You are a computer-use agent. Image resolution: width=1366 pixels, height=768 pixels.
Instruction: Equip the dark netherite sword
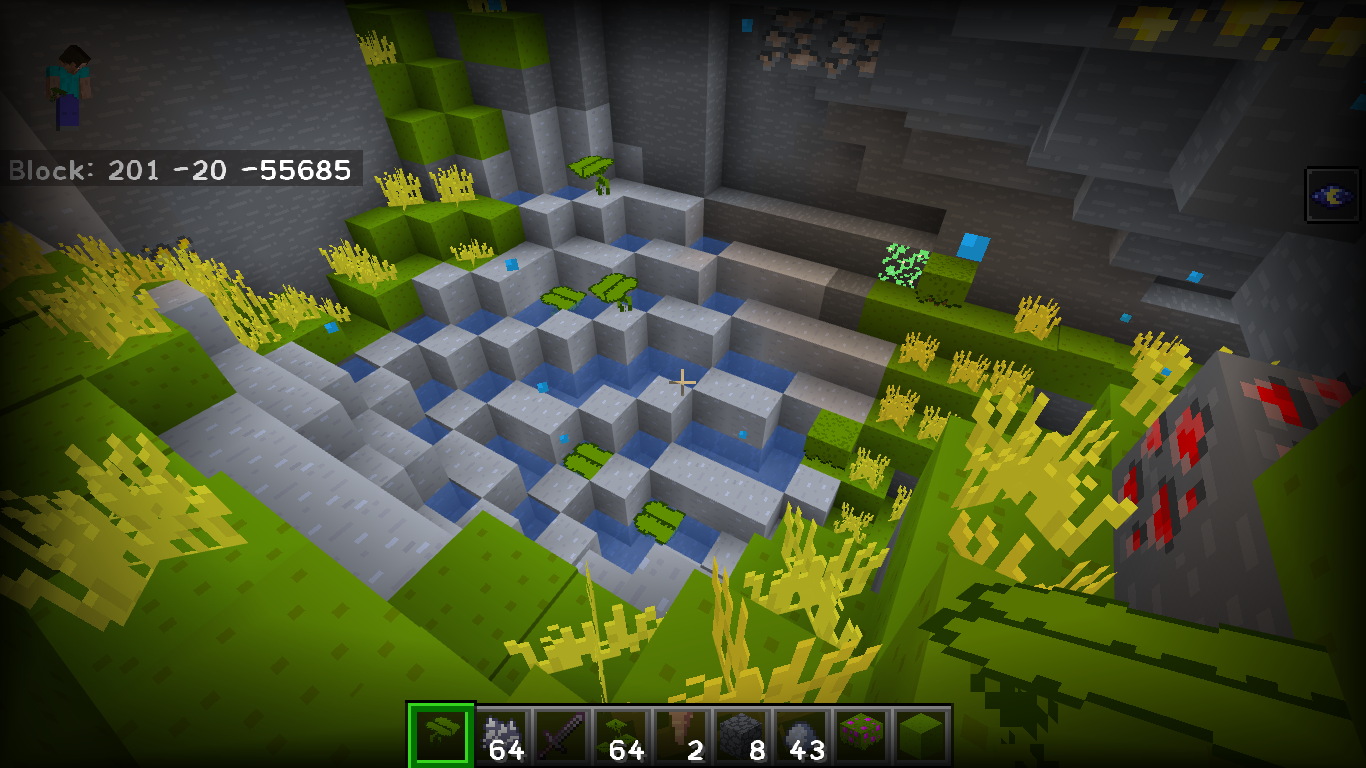click(561, 737)
